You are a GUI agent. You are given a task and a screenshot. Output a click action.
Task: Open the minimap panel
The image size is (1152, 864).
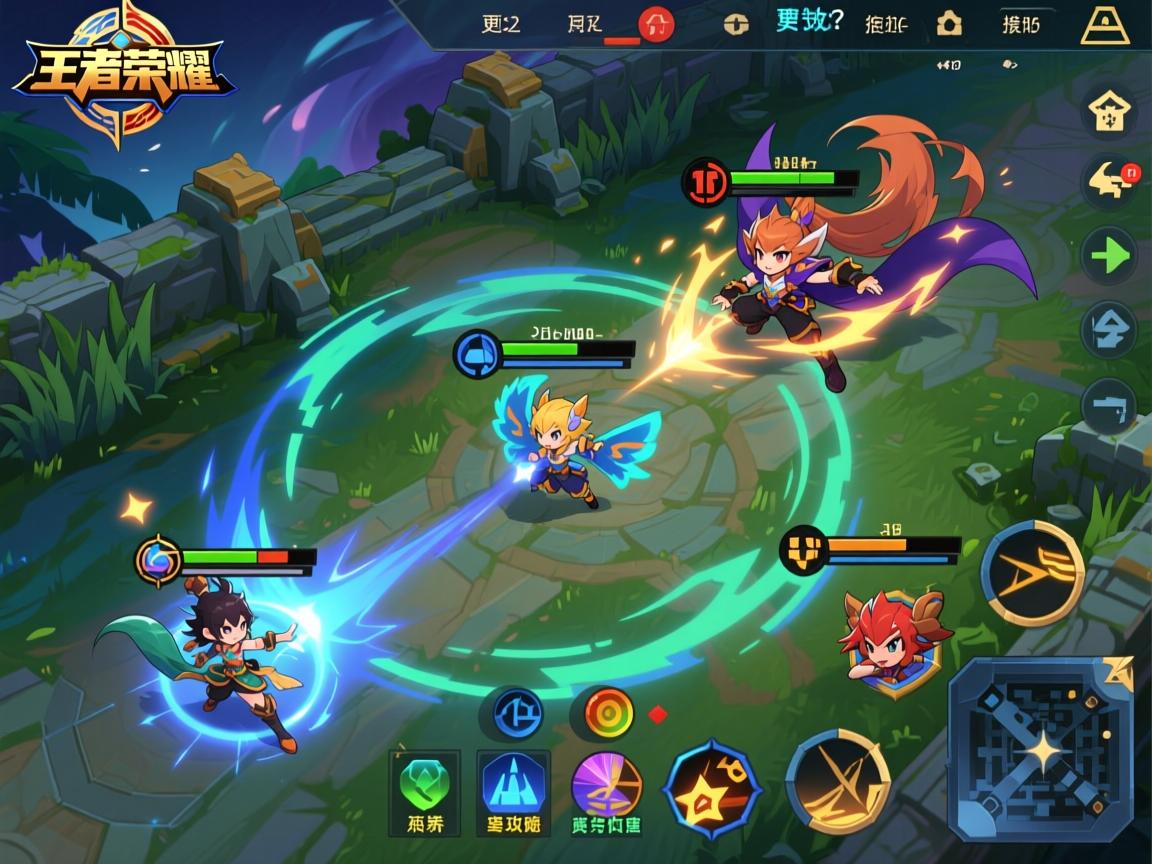1040,749
